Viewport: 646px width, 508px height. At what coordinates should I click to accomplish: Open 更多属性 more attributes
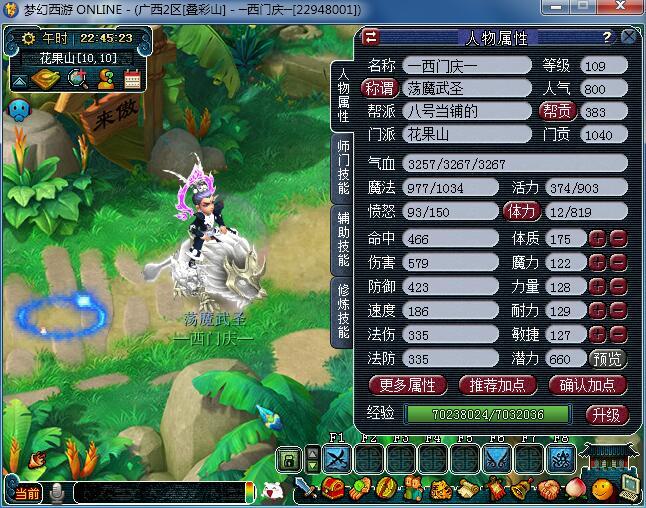click(x=408, y=384)
